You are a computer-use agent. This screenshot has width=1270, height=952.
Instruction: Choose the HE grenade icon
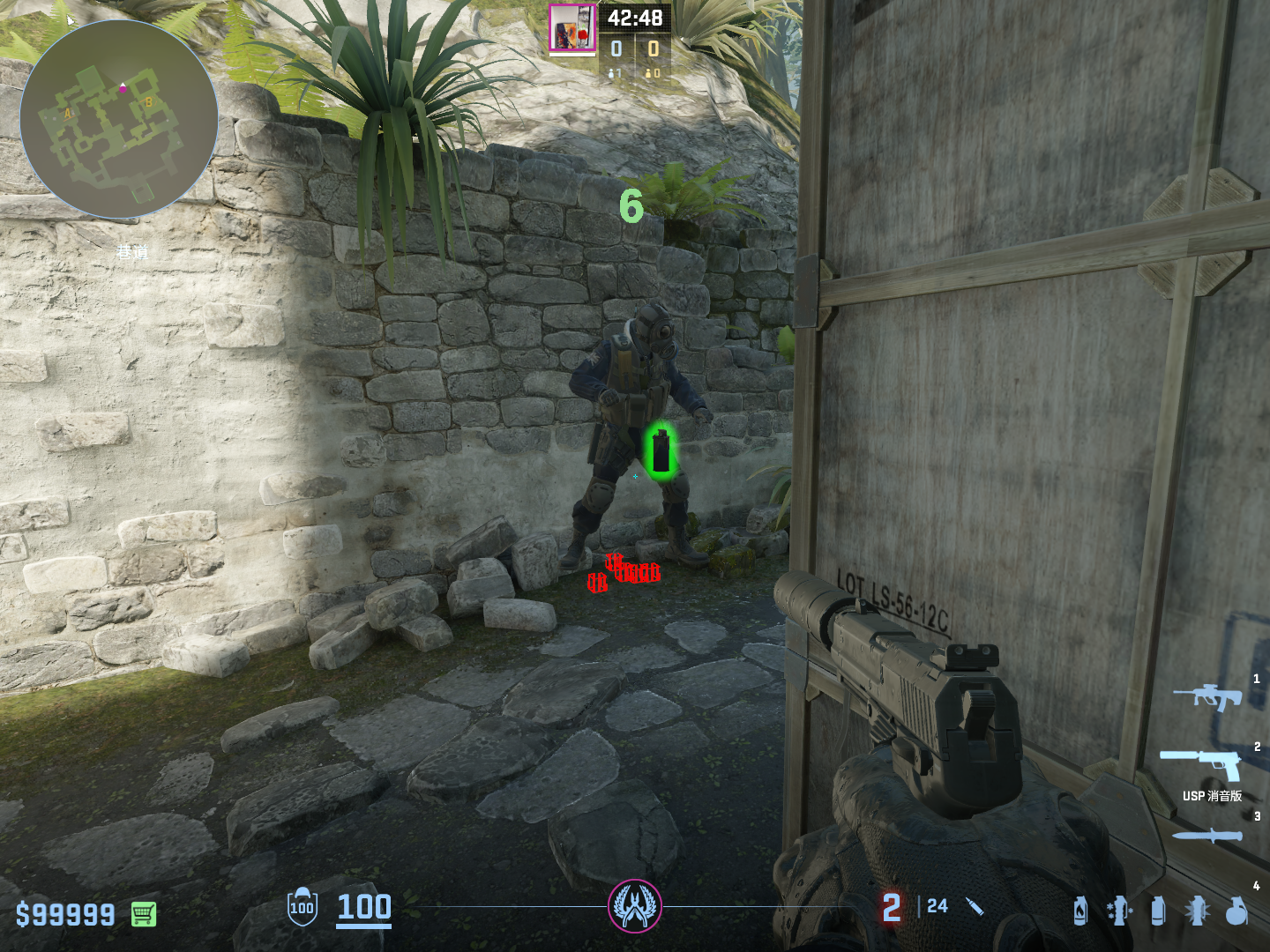1236,911
